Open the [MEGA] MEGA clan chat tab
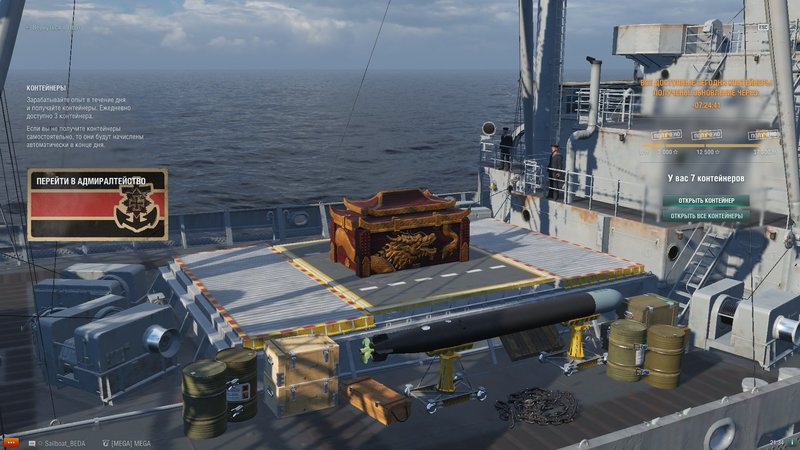Image resolution: width=800 pixels, height=450 pixels. click(x=126, y=441)
